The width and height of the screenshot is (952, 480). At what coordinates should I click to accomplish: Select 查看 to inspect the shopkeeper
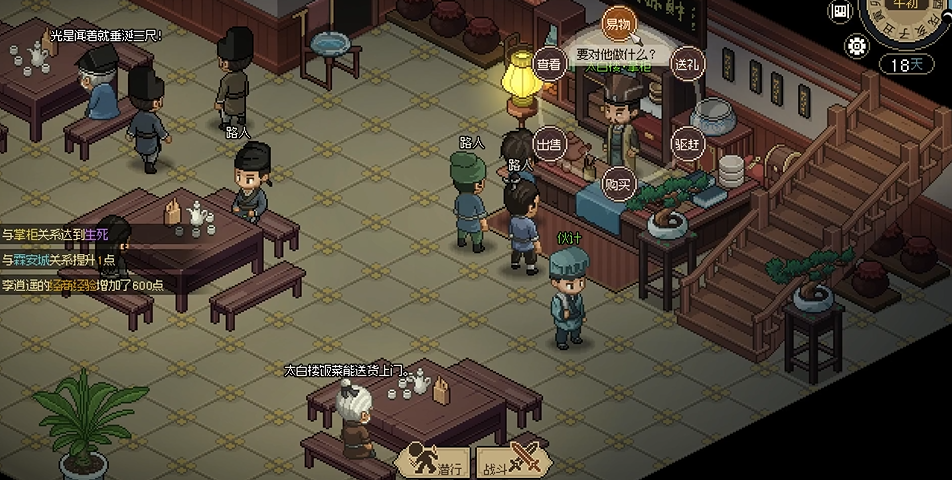pyautogui.click(x=549, y=64)
